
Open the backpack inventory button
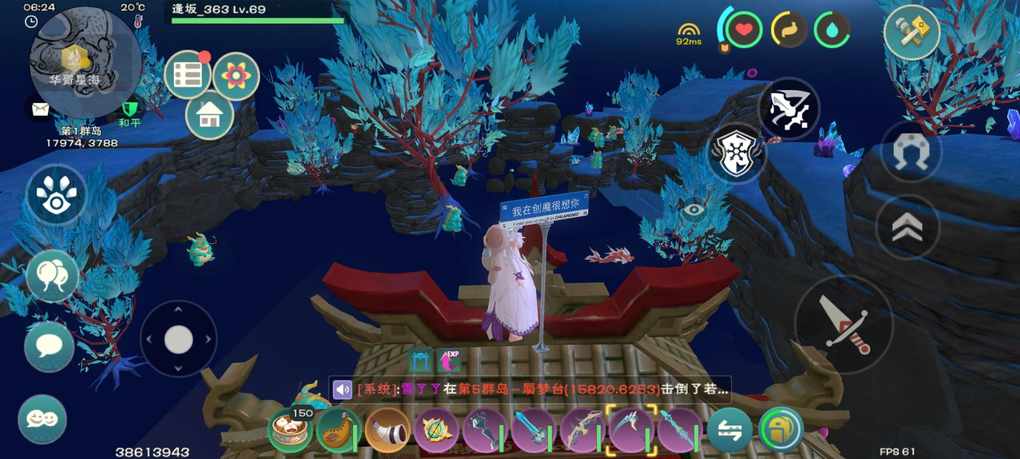[779, 430]
